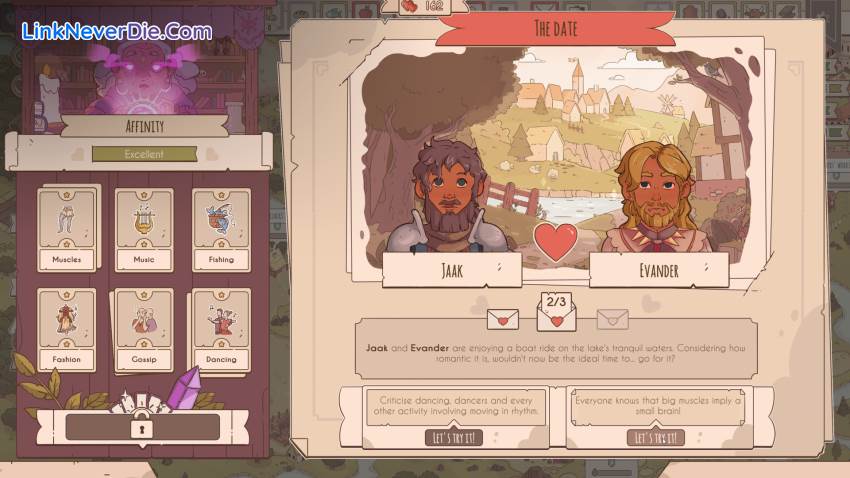
Task: Choose the Gossip topic card
Action: (x=144, y=329)
